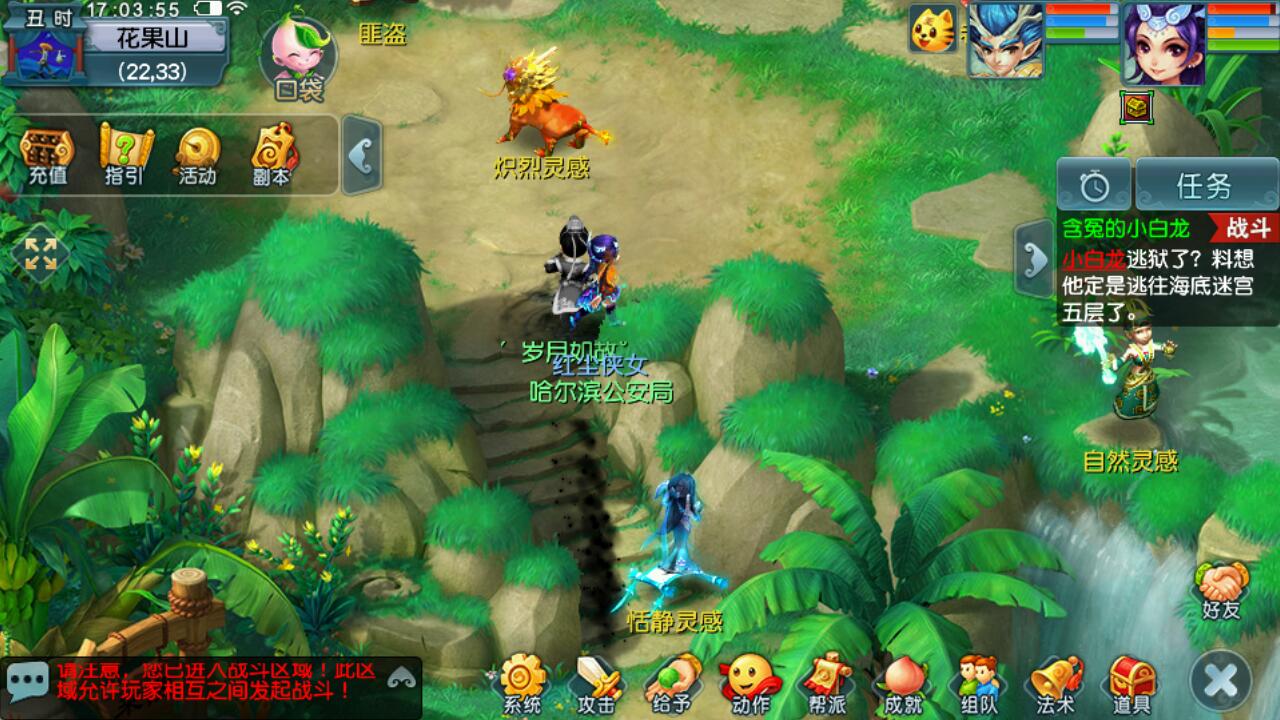The width and height of the screenshot is (1280, 720).
Task: Open the 口袋 peach pocket icon
Action: pyautogui.click(x=298, y=57)
